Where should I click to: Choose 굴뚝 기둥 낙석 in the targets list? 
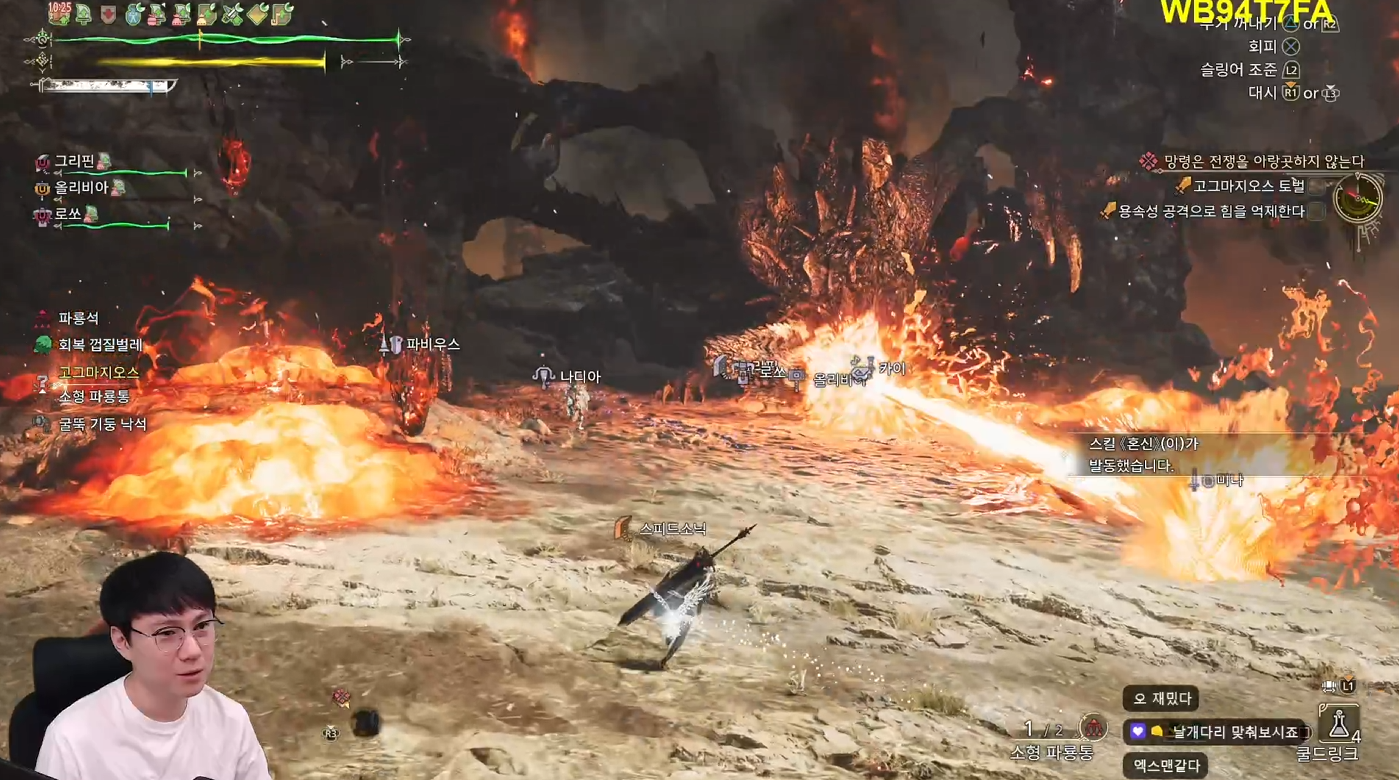[x=102, y=424]
